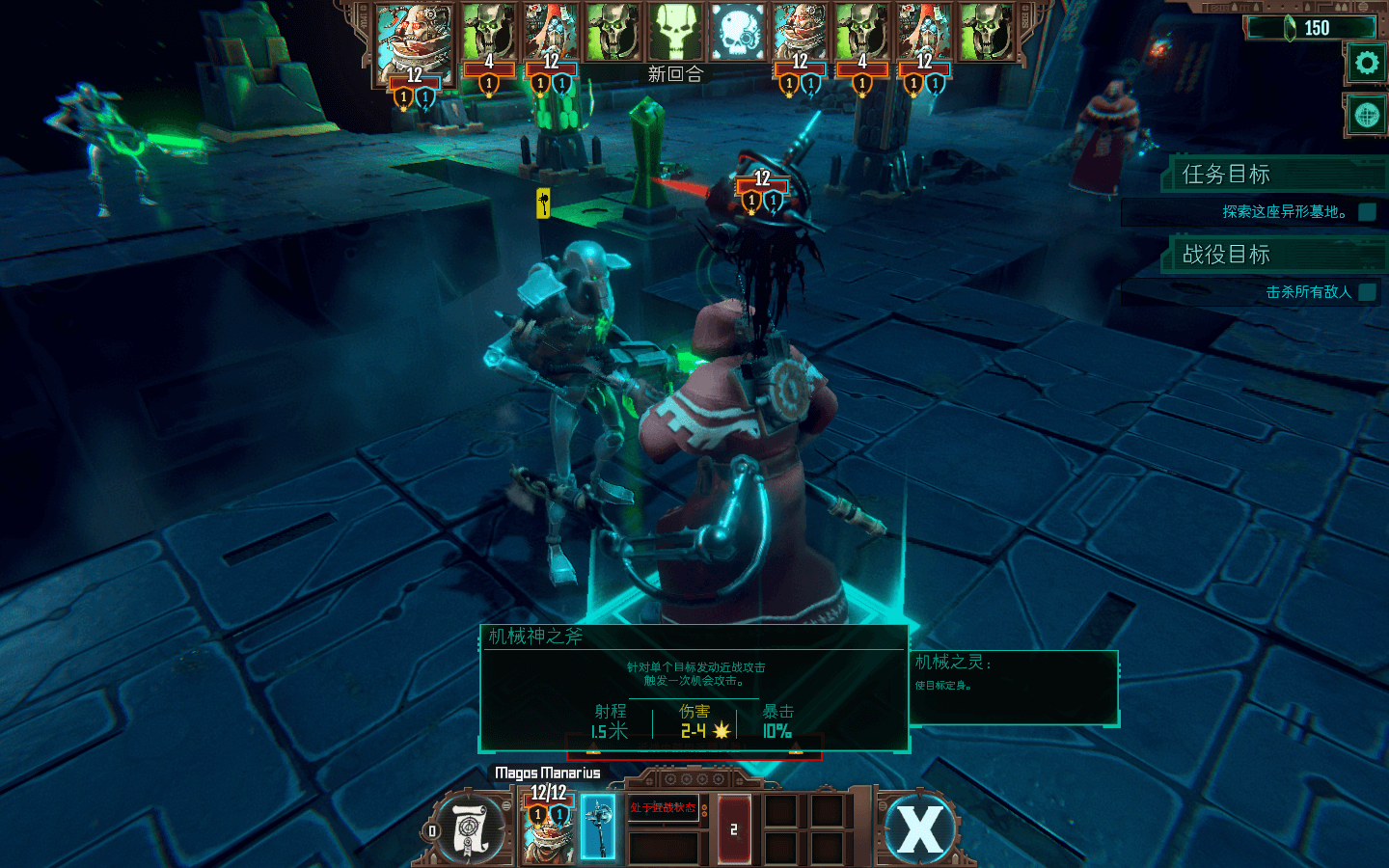Select the red card slot numbered 2

pyautogui.click(x=733, y=828)
